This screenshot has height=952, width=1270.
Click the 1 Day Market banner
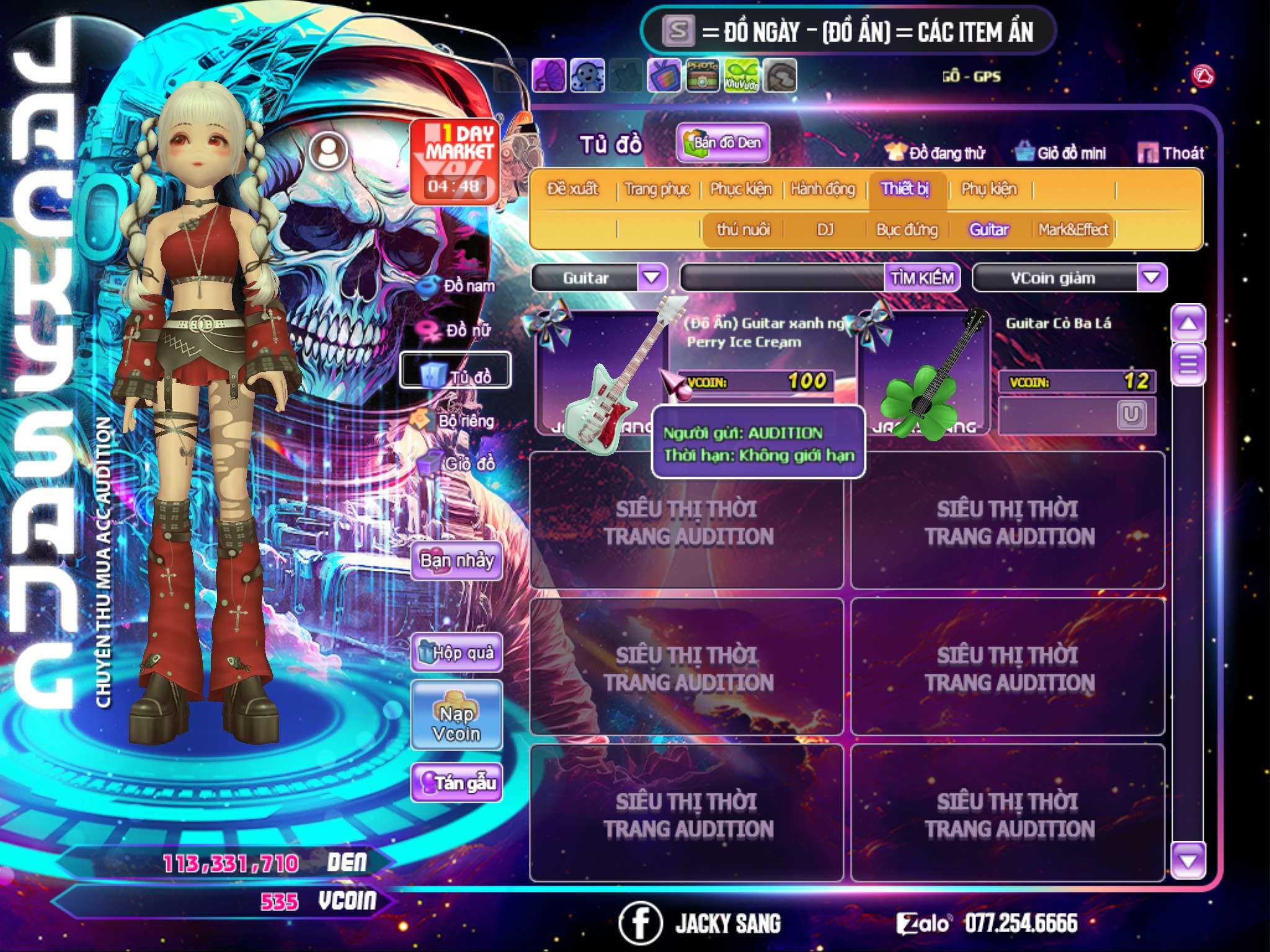(455, 161)
